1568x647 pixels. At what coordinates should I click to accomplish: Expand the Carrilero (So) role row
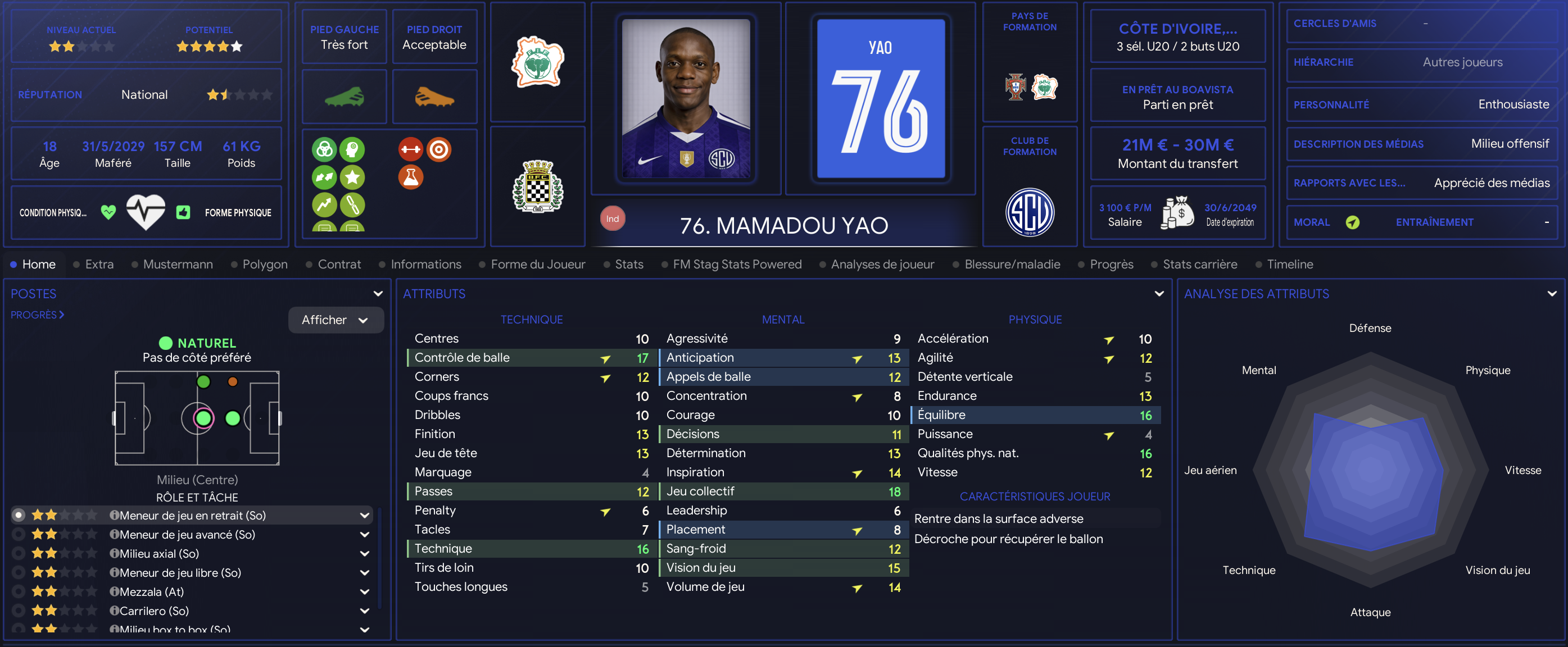pos(365,611)
